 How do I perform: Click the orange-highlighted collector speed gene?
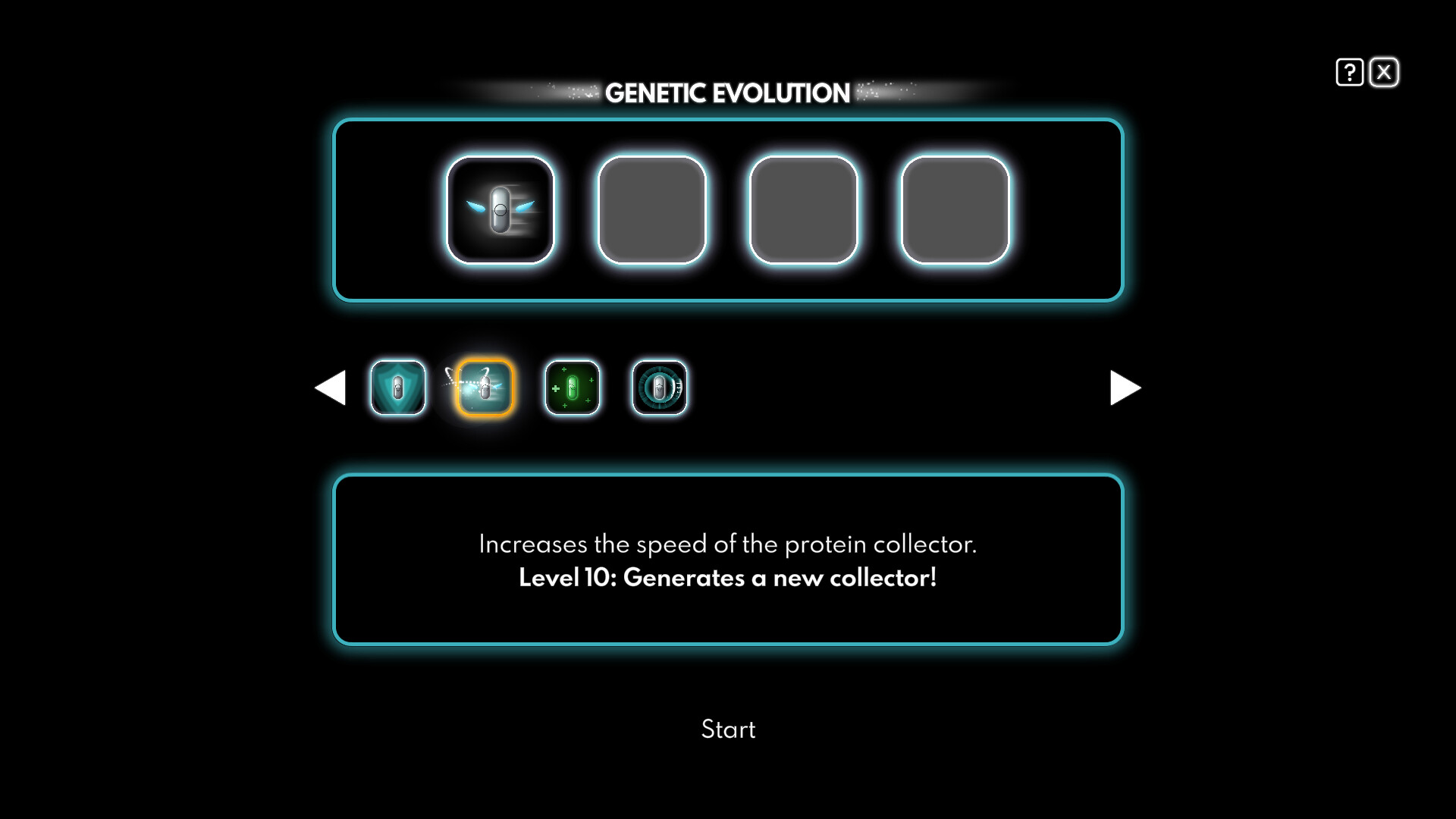pos(483,388)
